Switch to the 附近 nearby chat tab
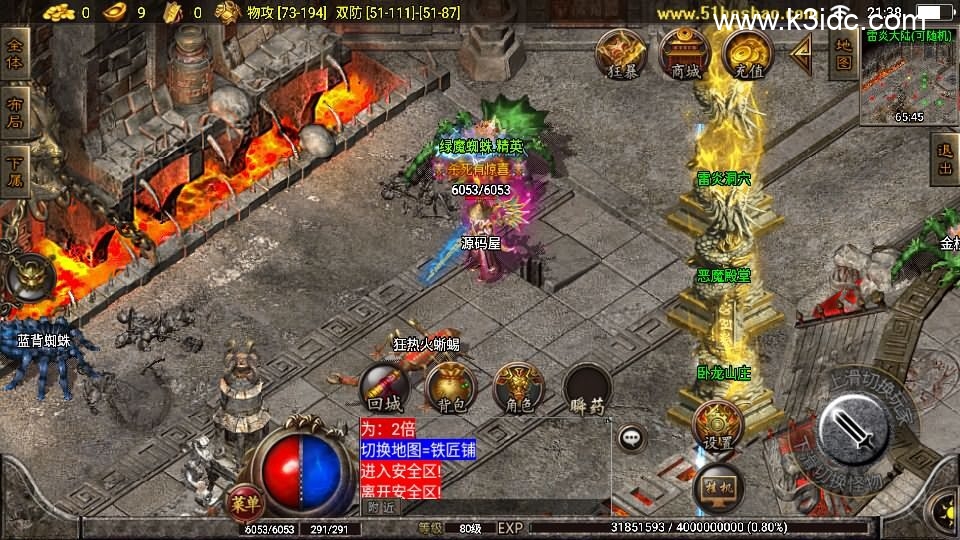Image resolution: width=960 pixels, height=540 pixels. [381, 507]
